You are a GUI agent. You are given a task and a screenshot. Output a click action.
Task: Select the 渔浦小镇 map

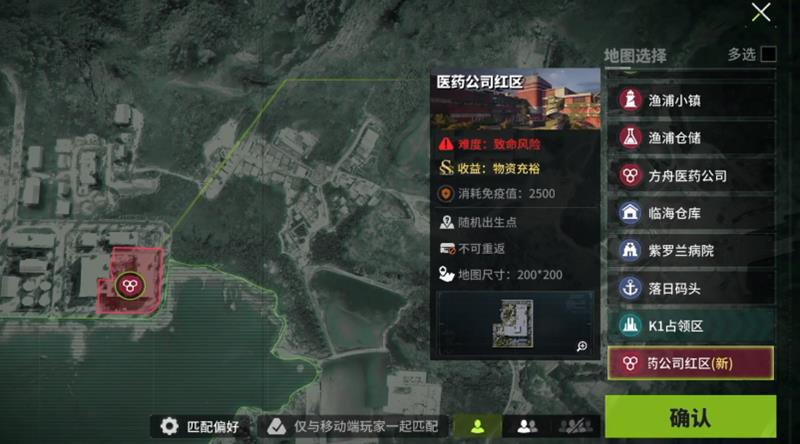click(x=690, y=98)
